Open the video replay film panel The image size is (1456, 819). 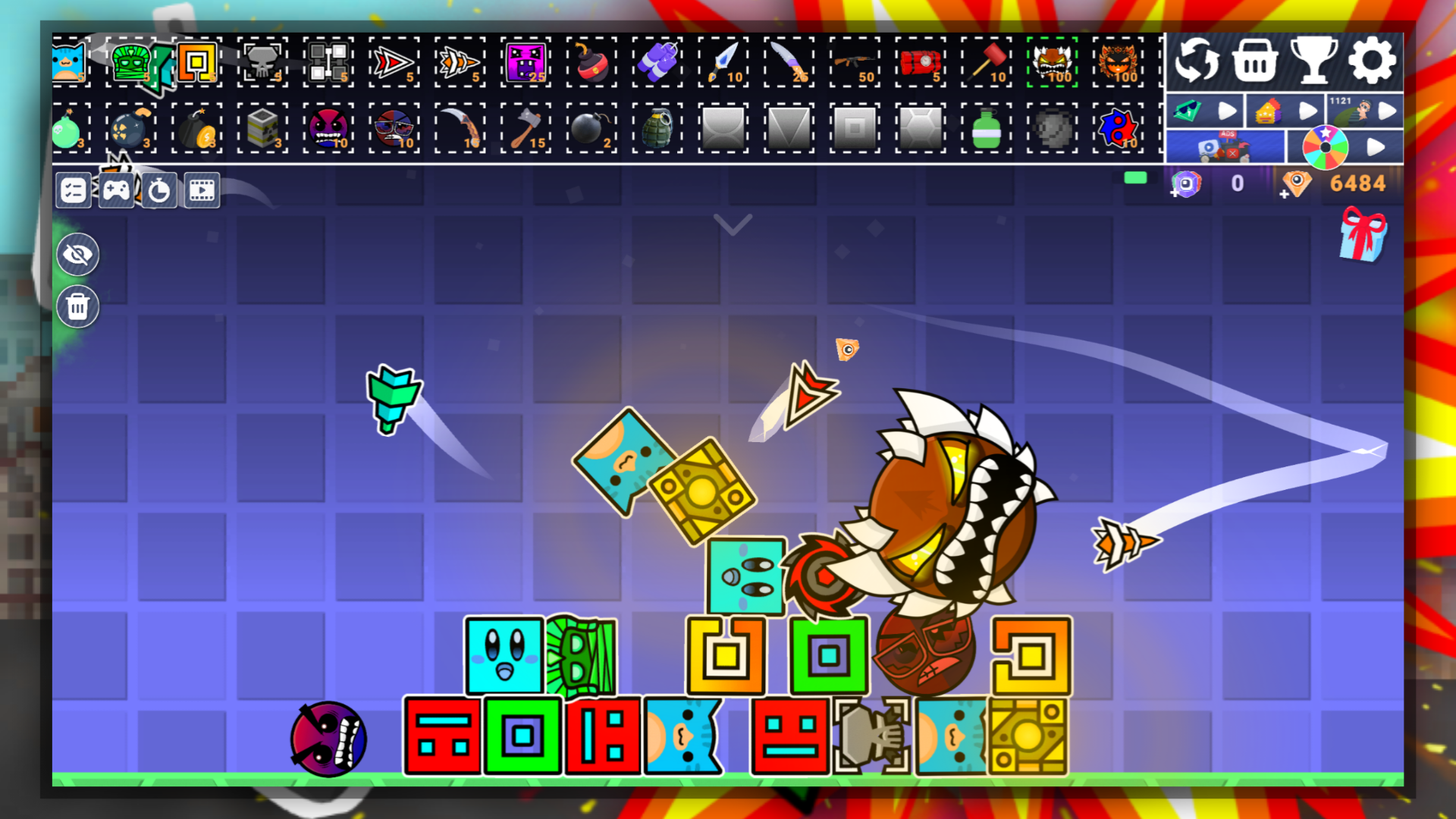[x=200, y=190]
